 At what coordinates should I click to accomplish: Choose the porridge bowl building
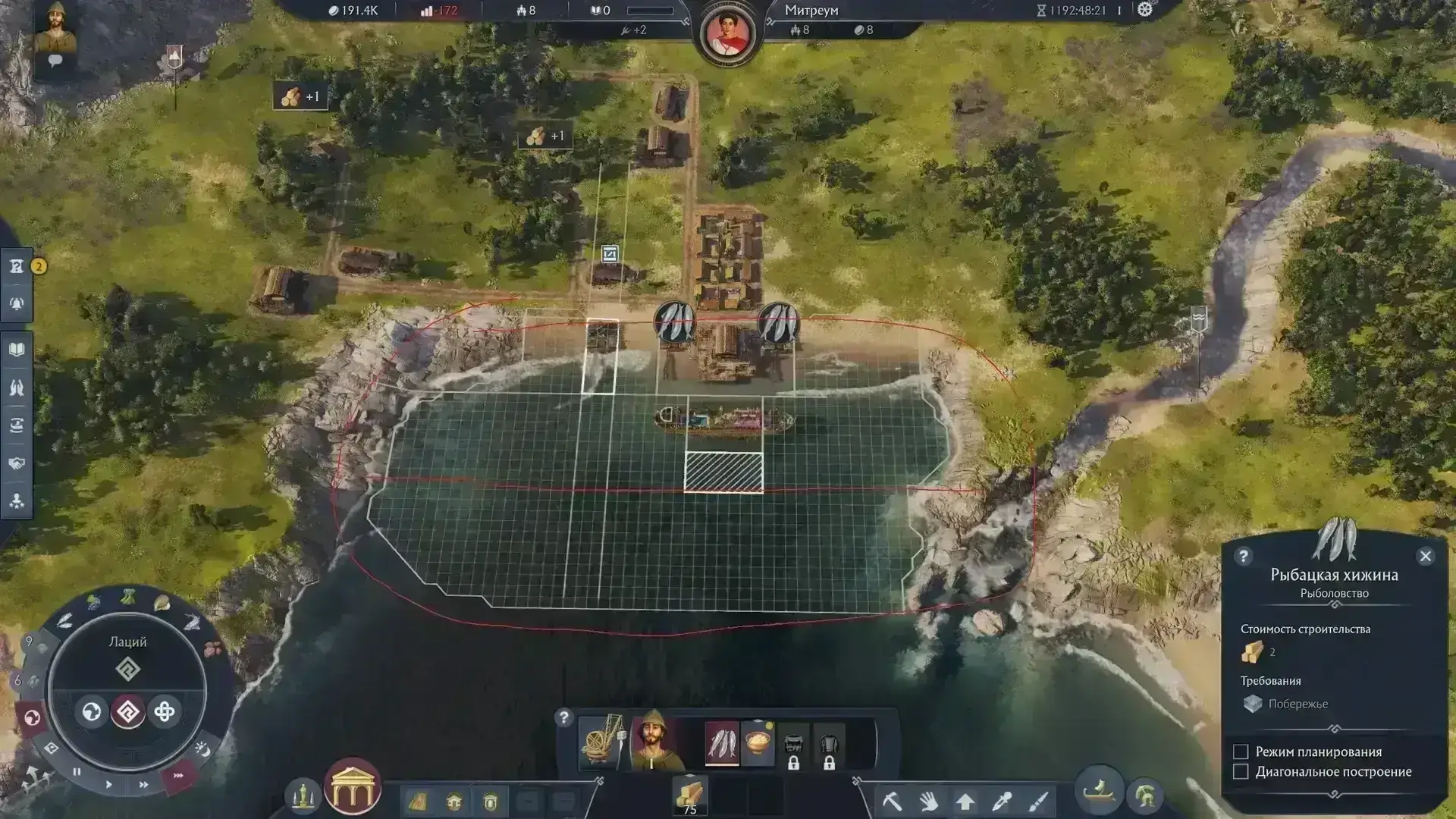click(758, 742)
